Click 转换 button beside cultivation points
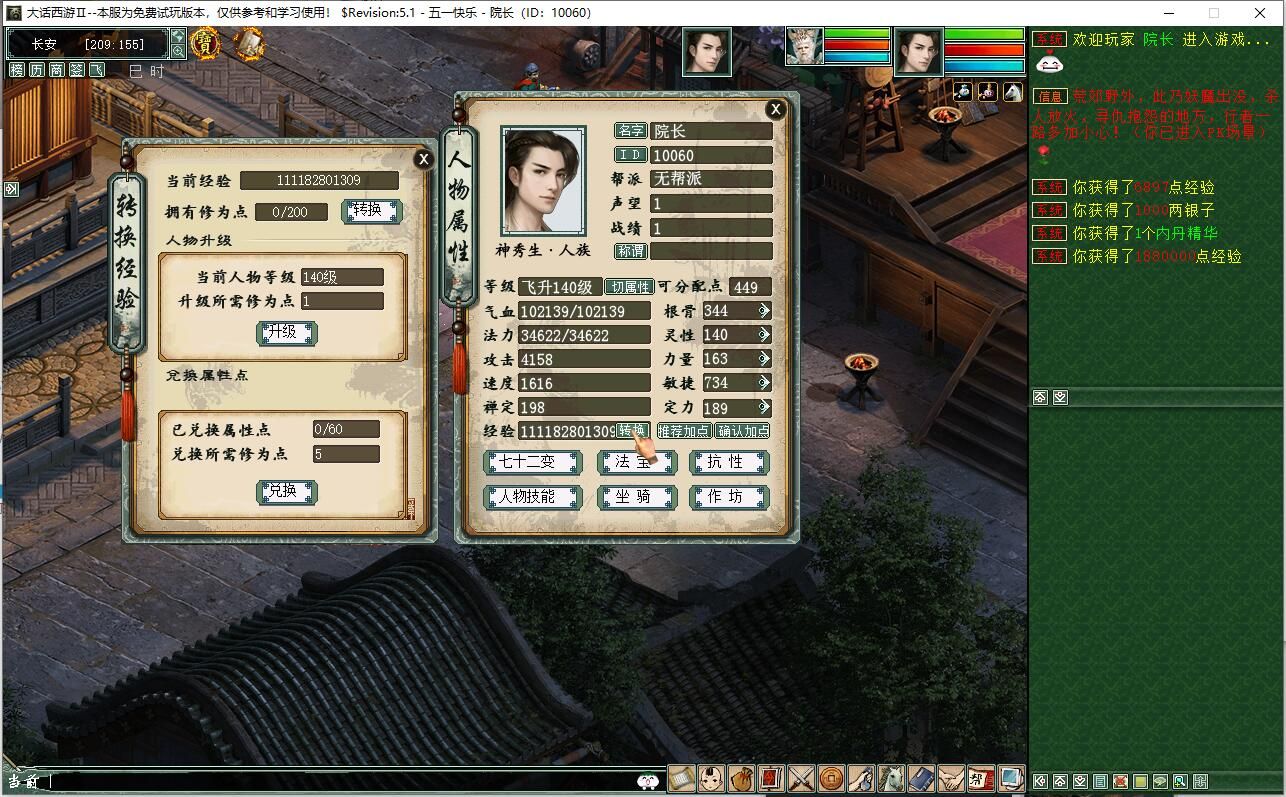 coord(371,211)
